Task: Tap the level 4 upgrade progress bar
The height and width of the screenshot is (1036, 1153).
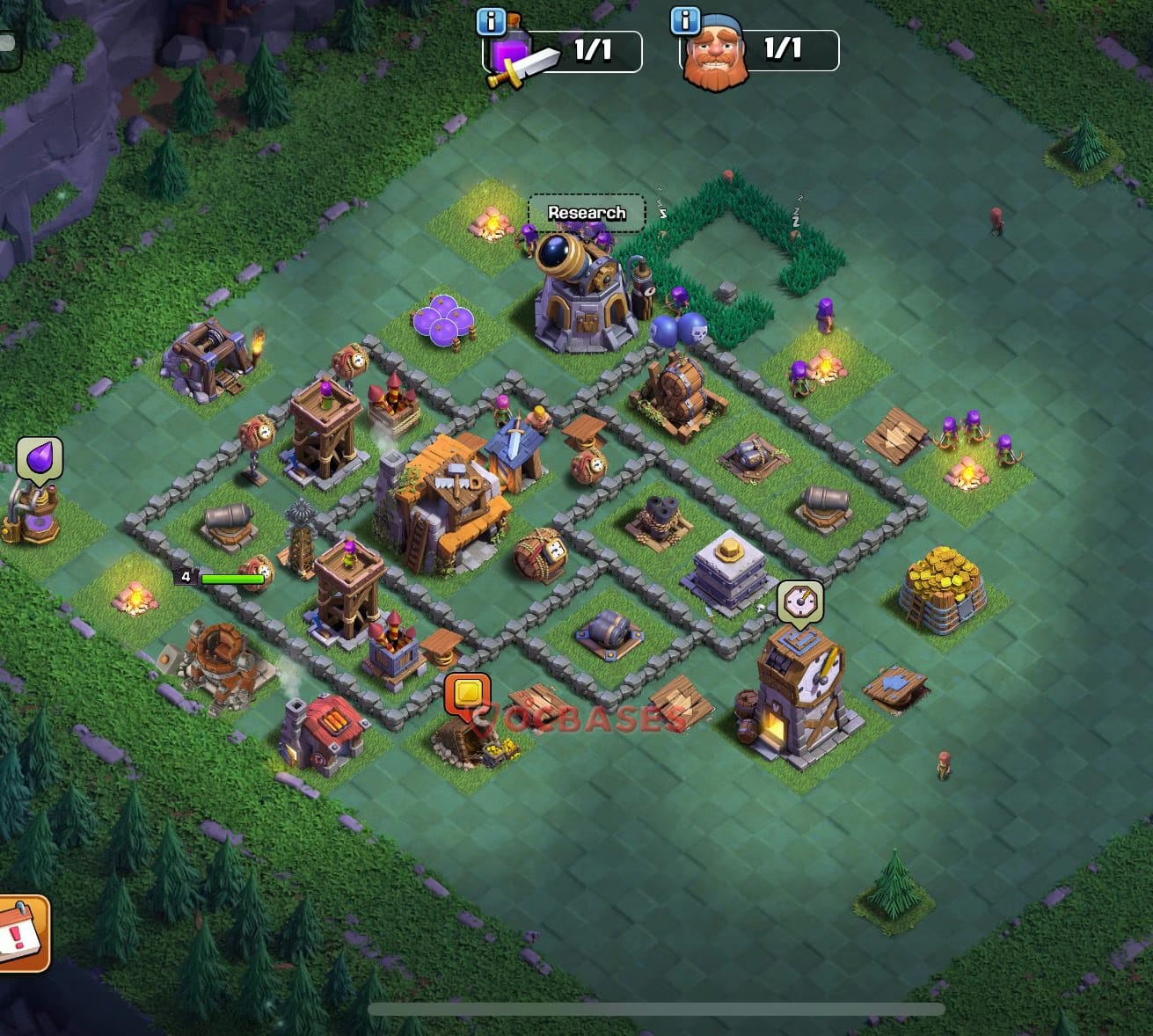Action: click(227, 580)
